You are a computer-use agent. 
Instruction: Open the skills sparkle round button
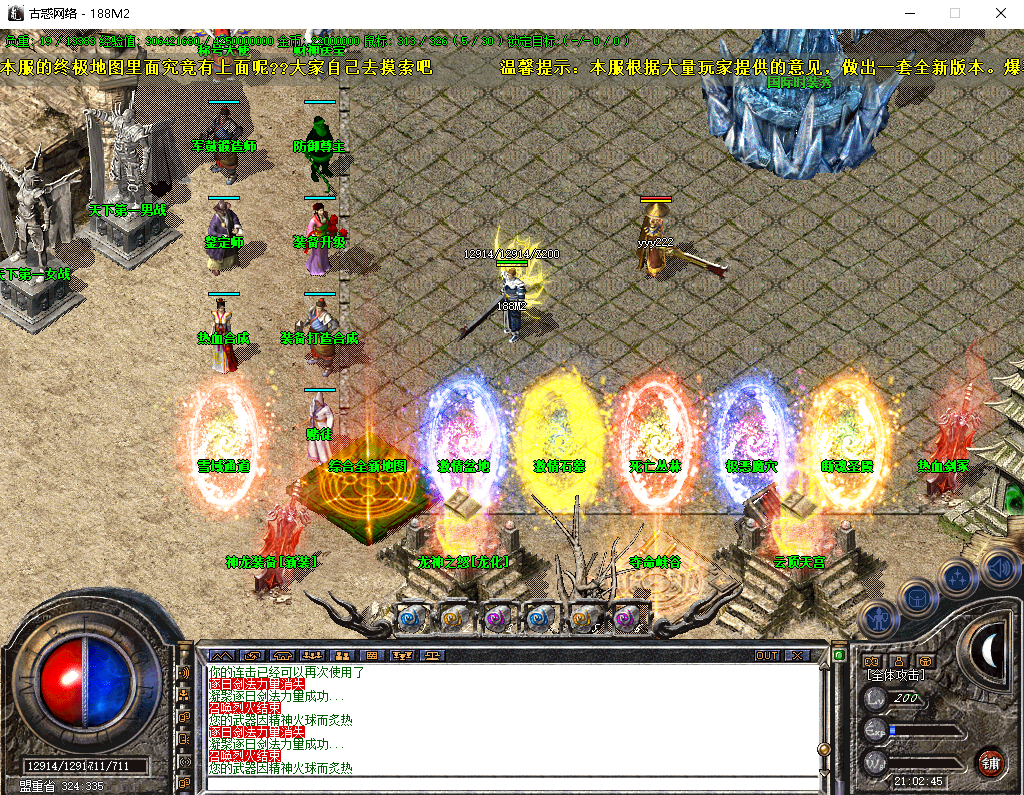tap(957, 577)
